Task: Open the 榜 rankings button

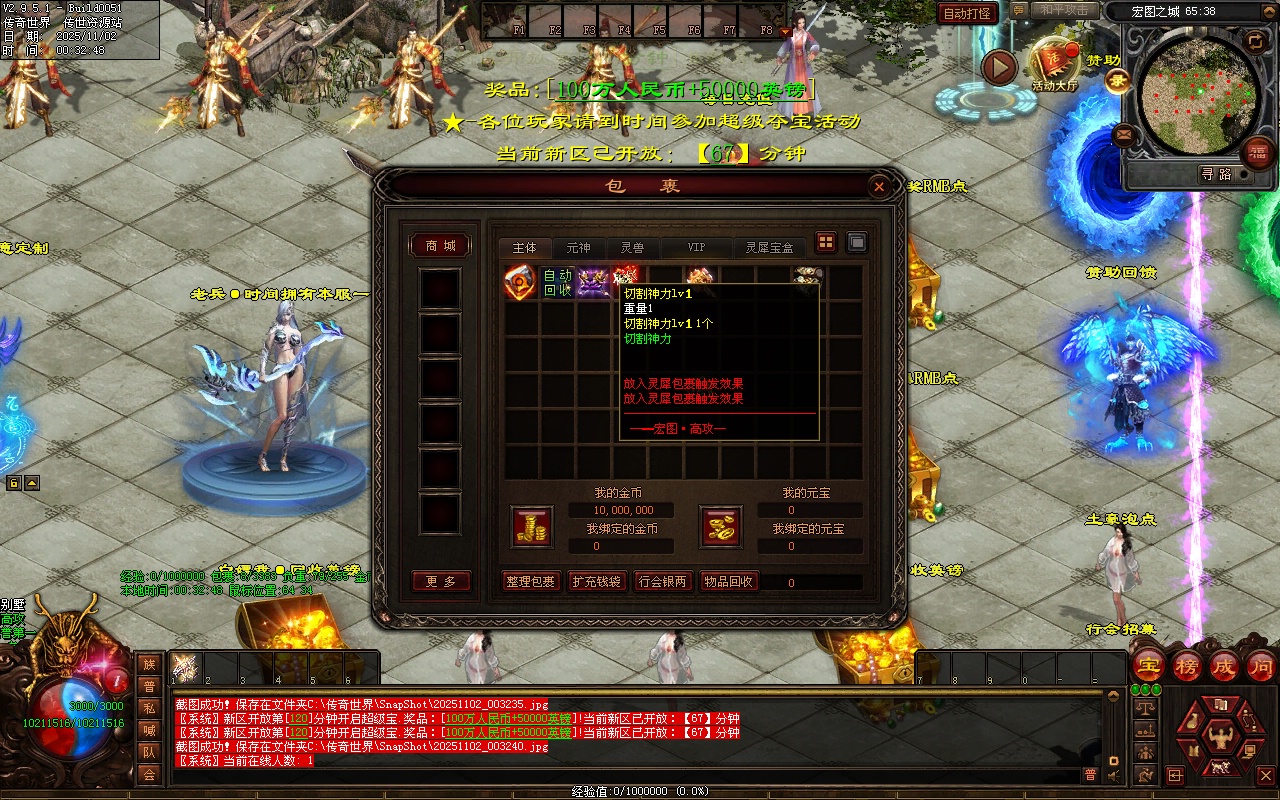Action: 1186,666
